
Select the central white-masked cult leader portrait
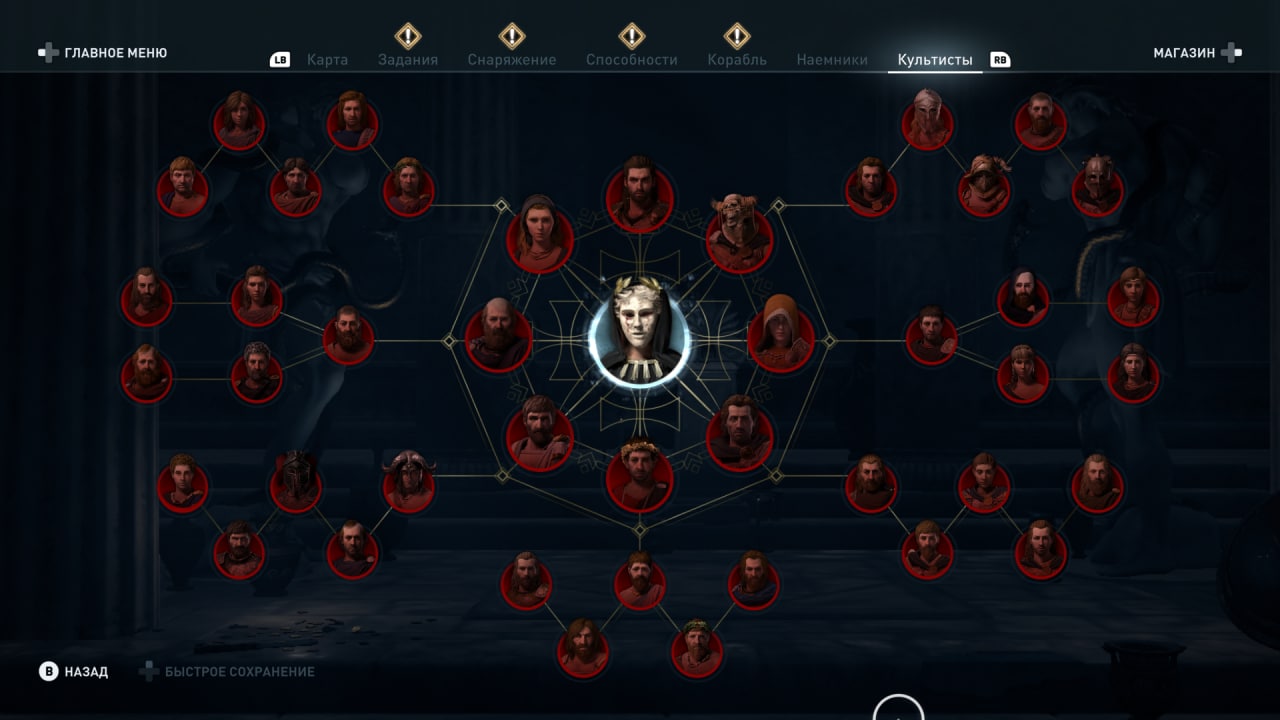pos(639,337)
